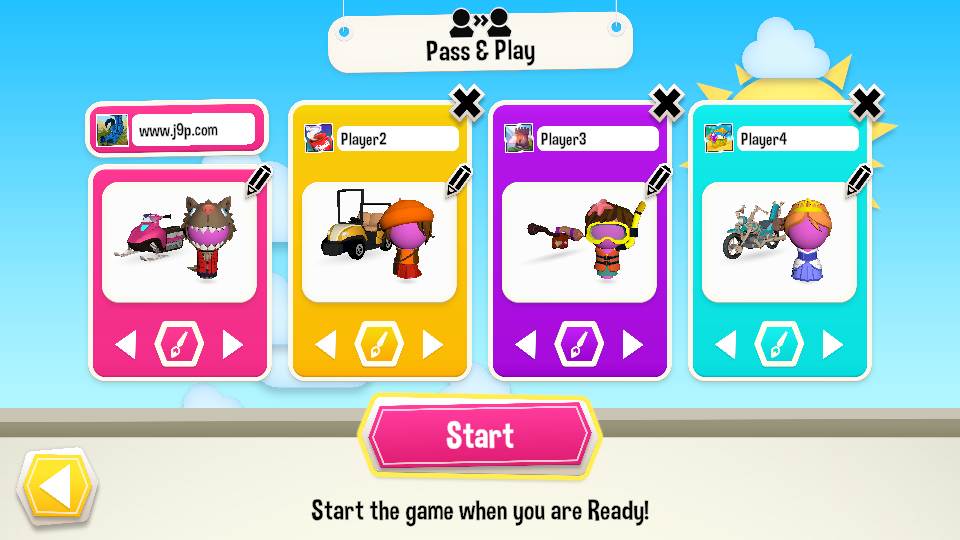Select previous character on the purple Player3 card
This screenshot has width=960, height=540.
pyautogui.click(x=526, y=345)
